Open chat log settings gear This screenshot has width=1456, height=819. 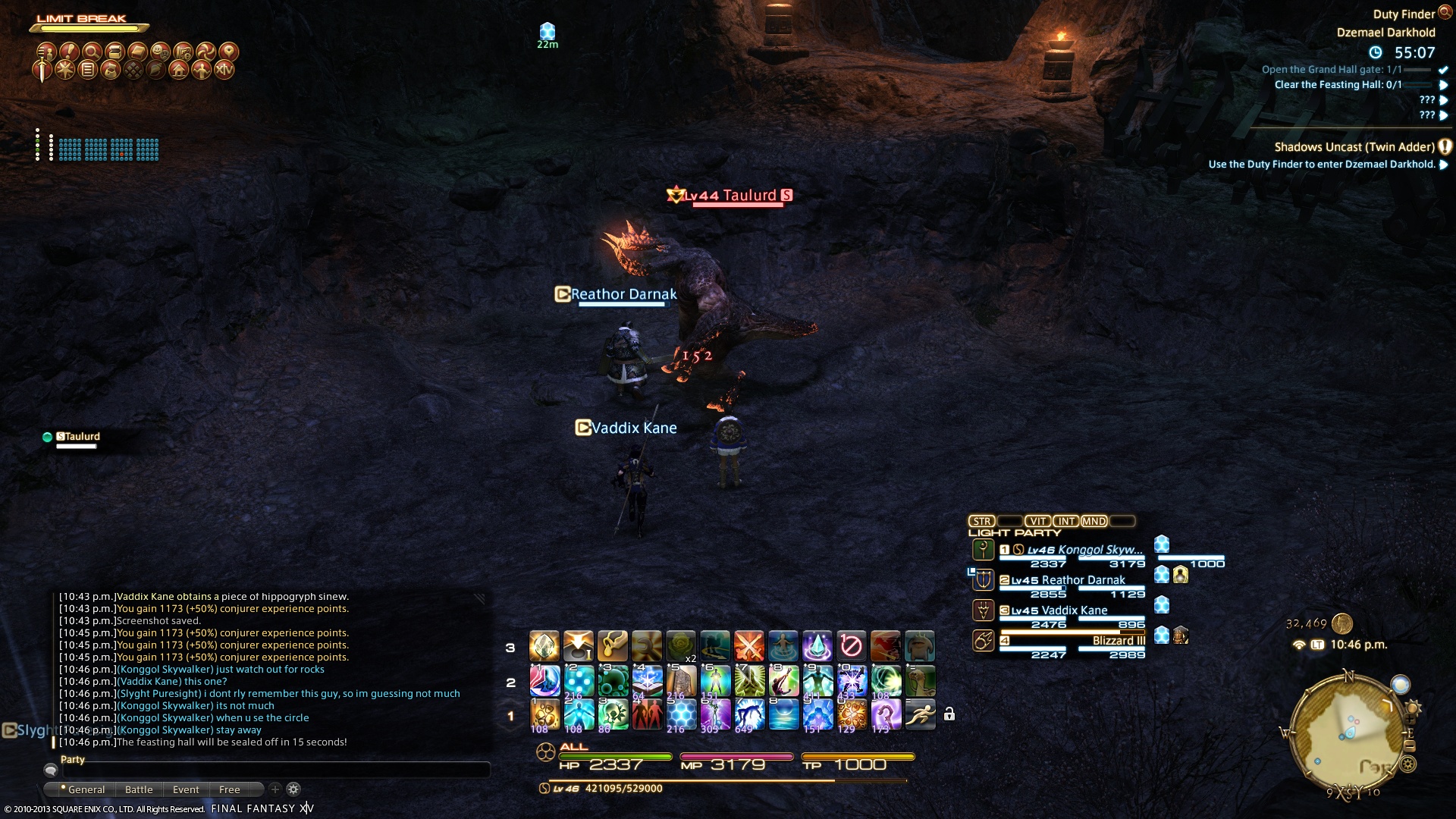tap(293, 789)
